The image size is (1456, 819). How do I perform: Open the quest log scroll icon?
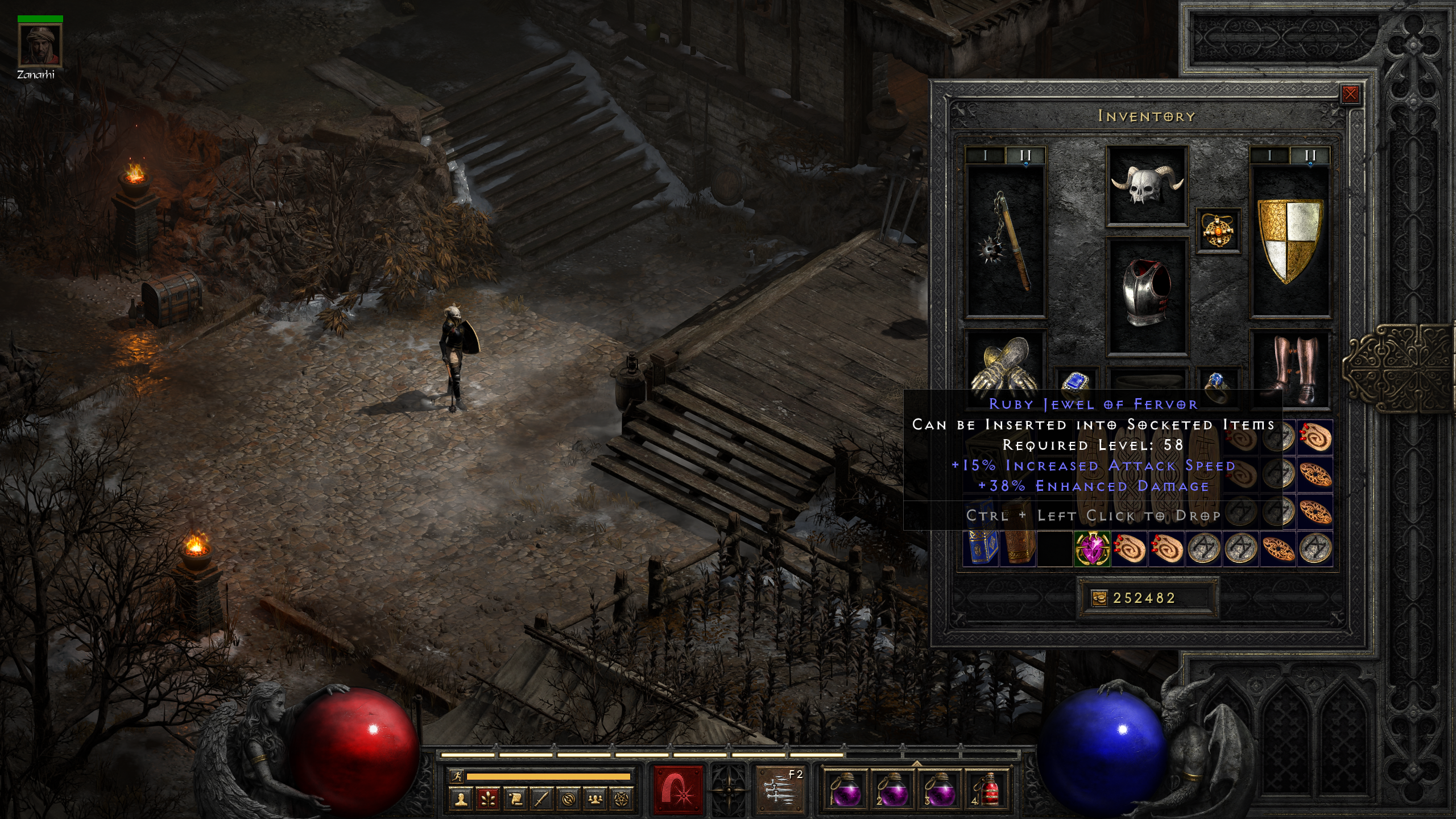pyautogui.click(x=515, y=800)
